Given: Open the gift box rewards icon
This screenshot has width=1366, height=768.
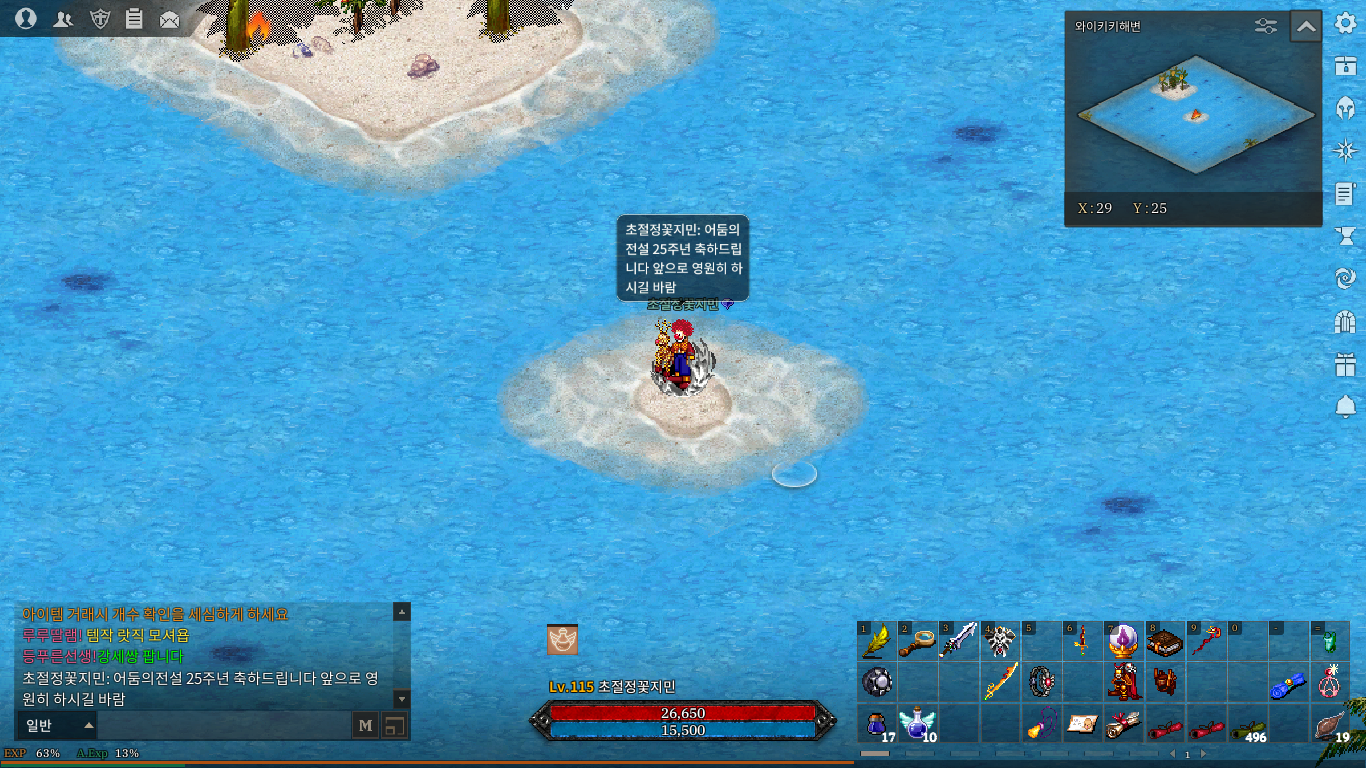Looking at the screenshot, I should point(1345,364).
